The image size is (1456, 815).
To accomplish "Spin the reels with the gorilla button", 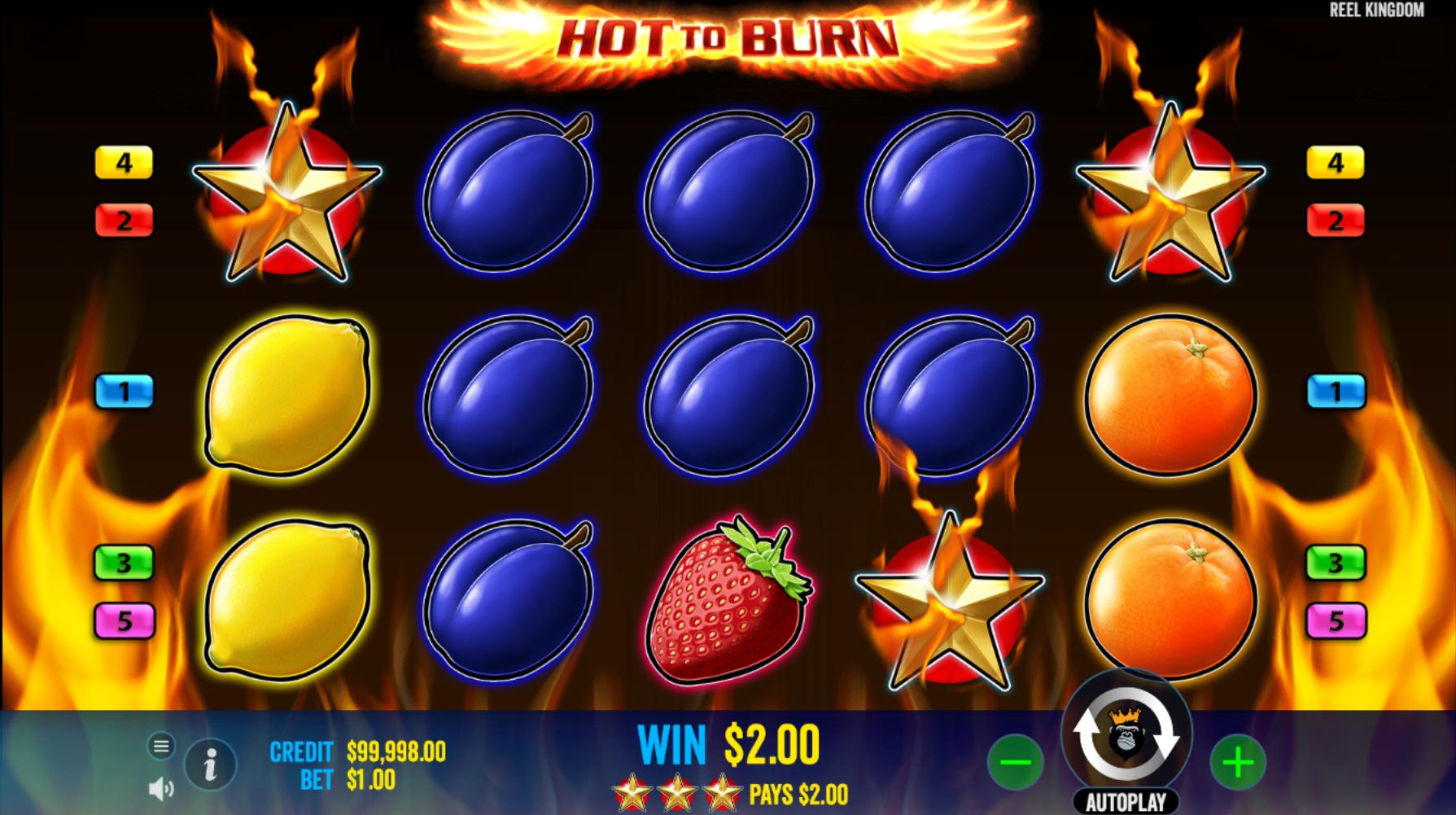I will 1126,734.
